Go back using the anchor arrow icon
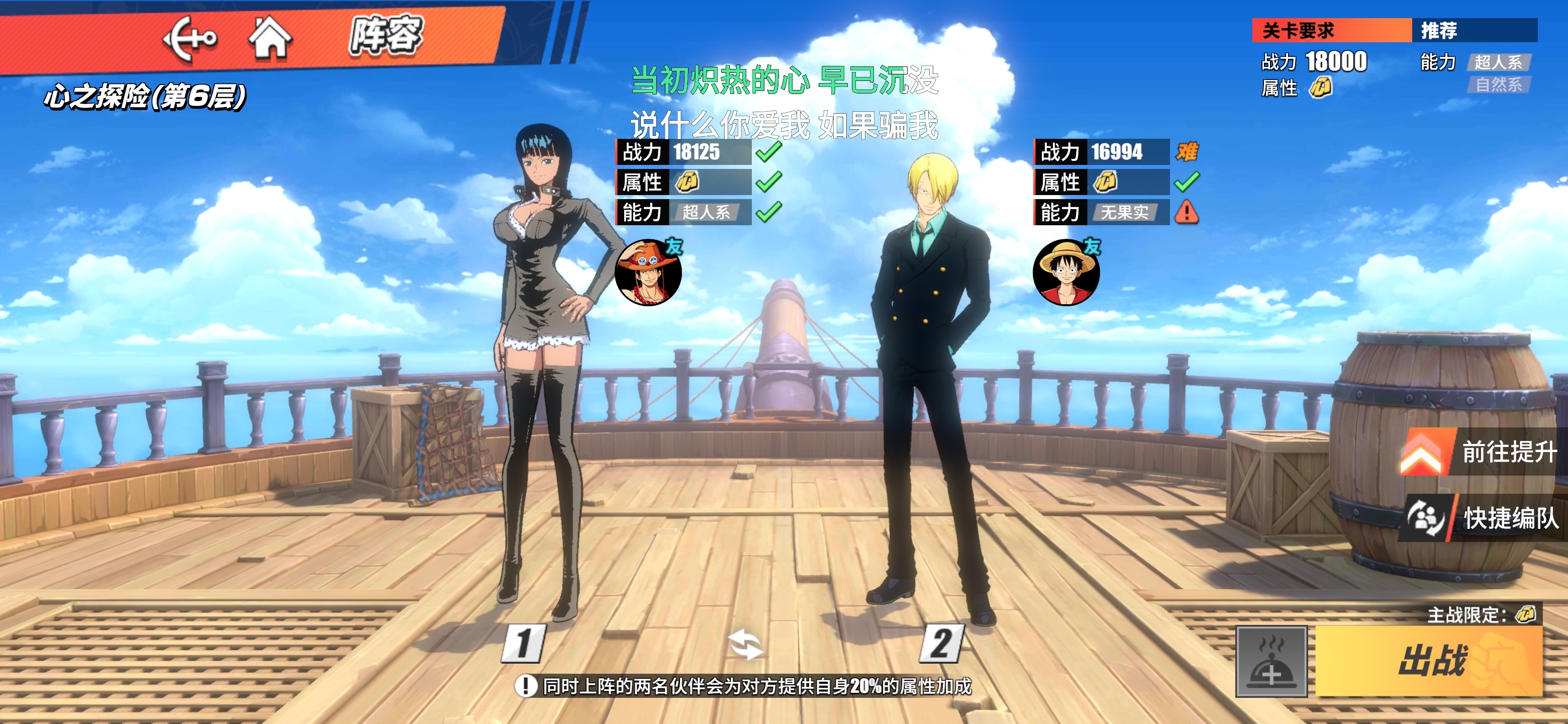 click(x=188, y=38)
